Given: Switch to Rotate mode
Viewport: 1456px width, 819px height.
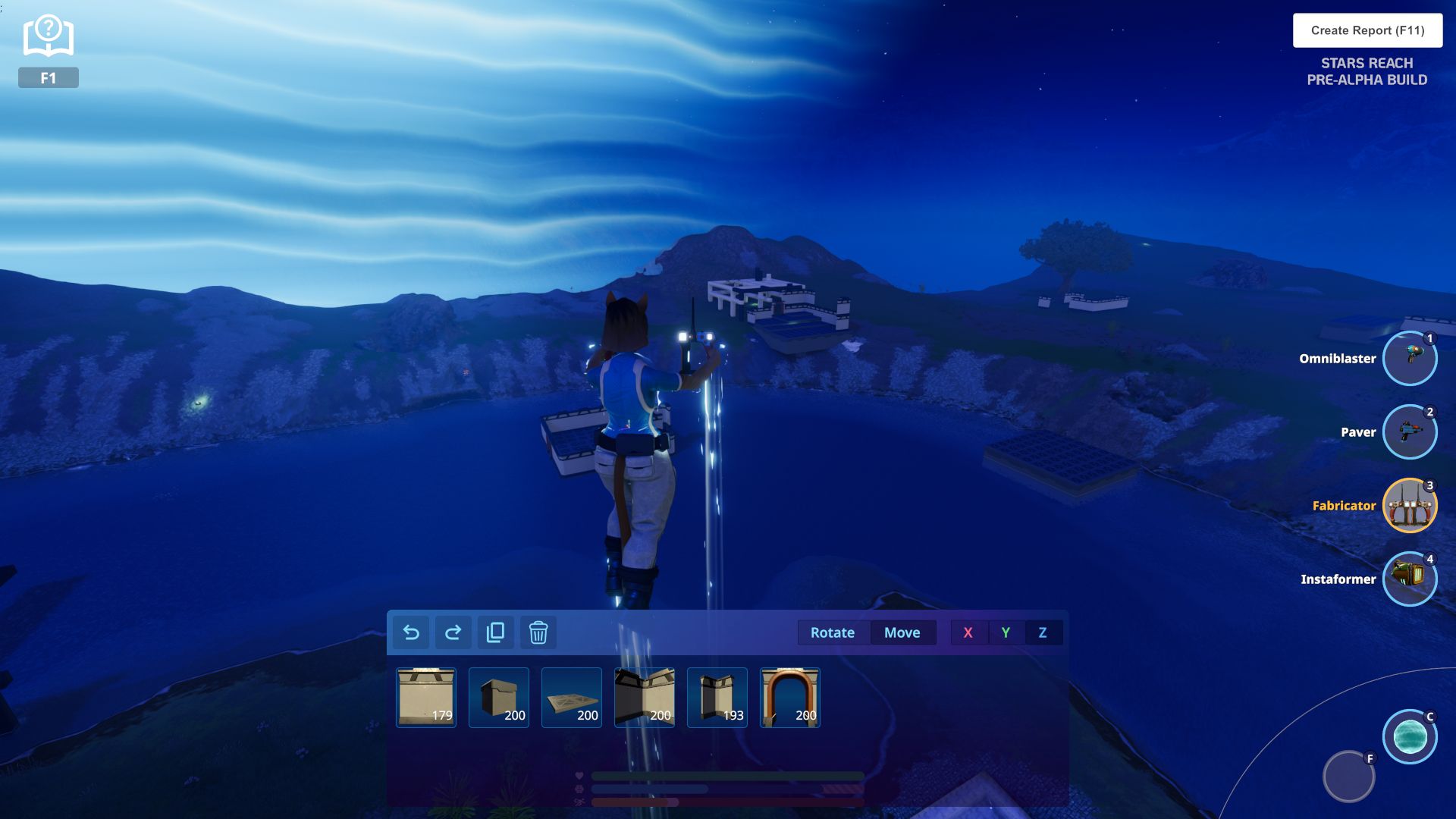Looking at the screenshot, I should pos(832,632).
